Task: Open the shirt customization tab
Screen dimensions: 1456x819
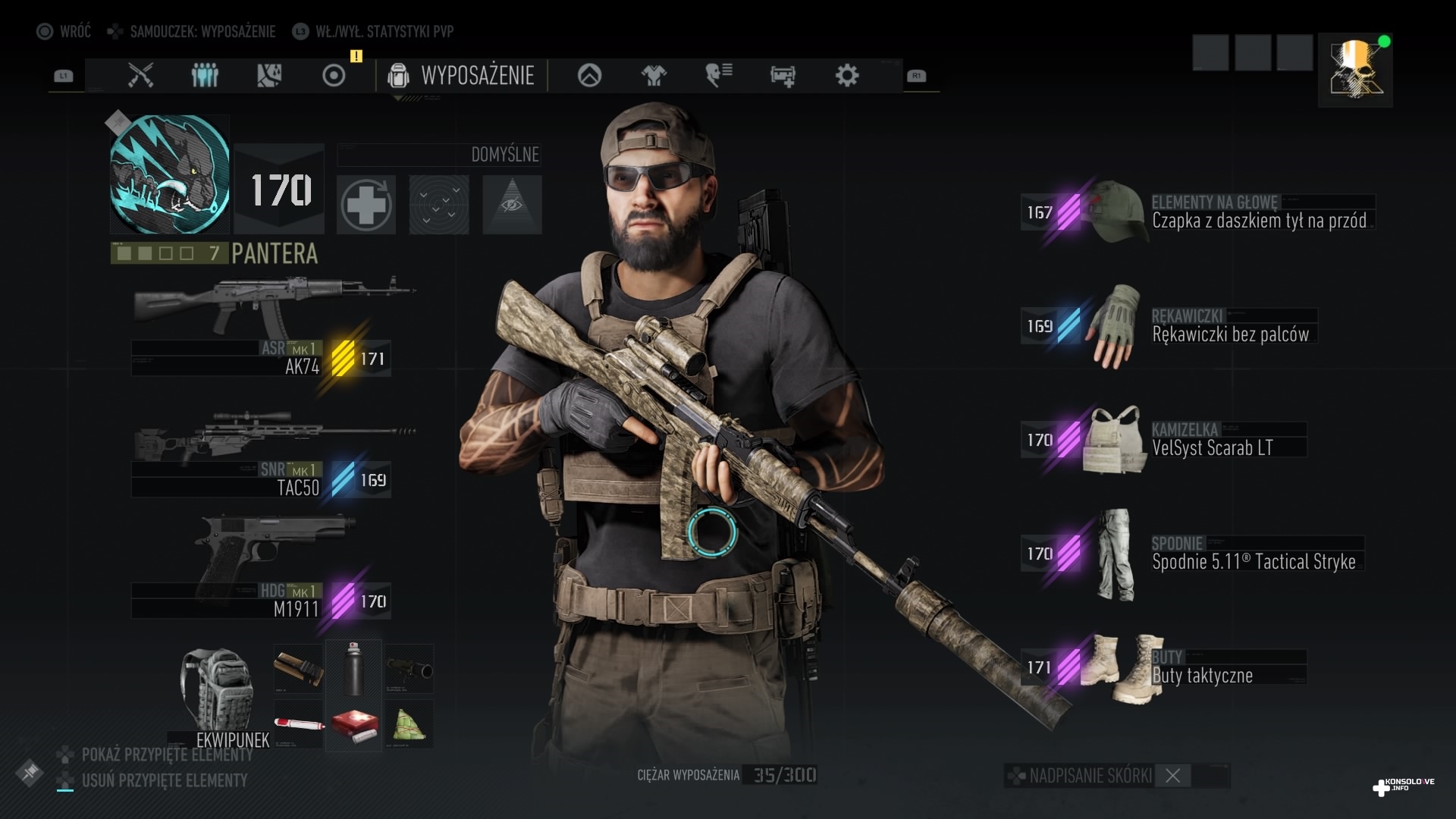Action: pyautogui.click(x=654, y=75)
